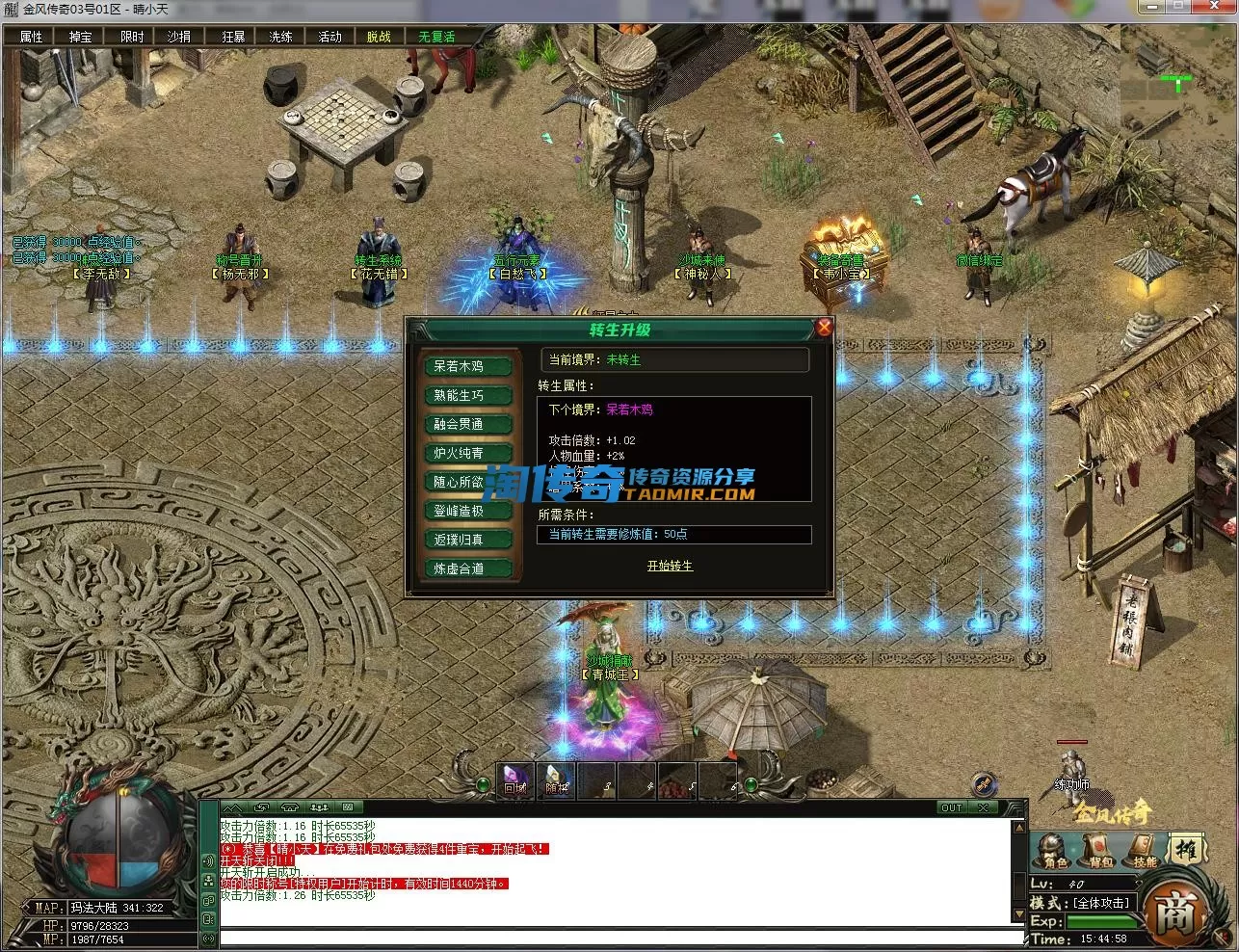This screenshot has height=952, width=1239.
Task: Click the 脱战 leave-combat button
Action: 379,37
